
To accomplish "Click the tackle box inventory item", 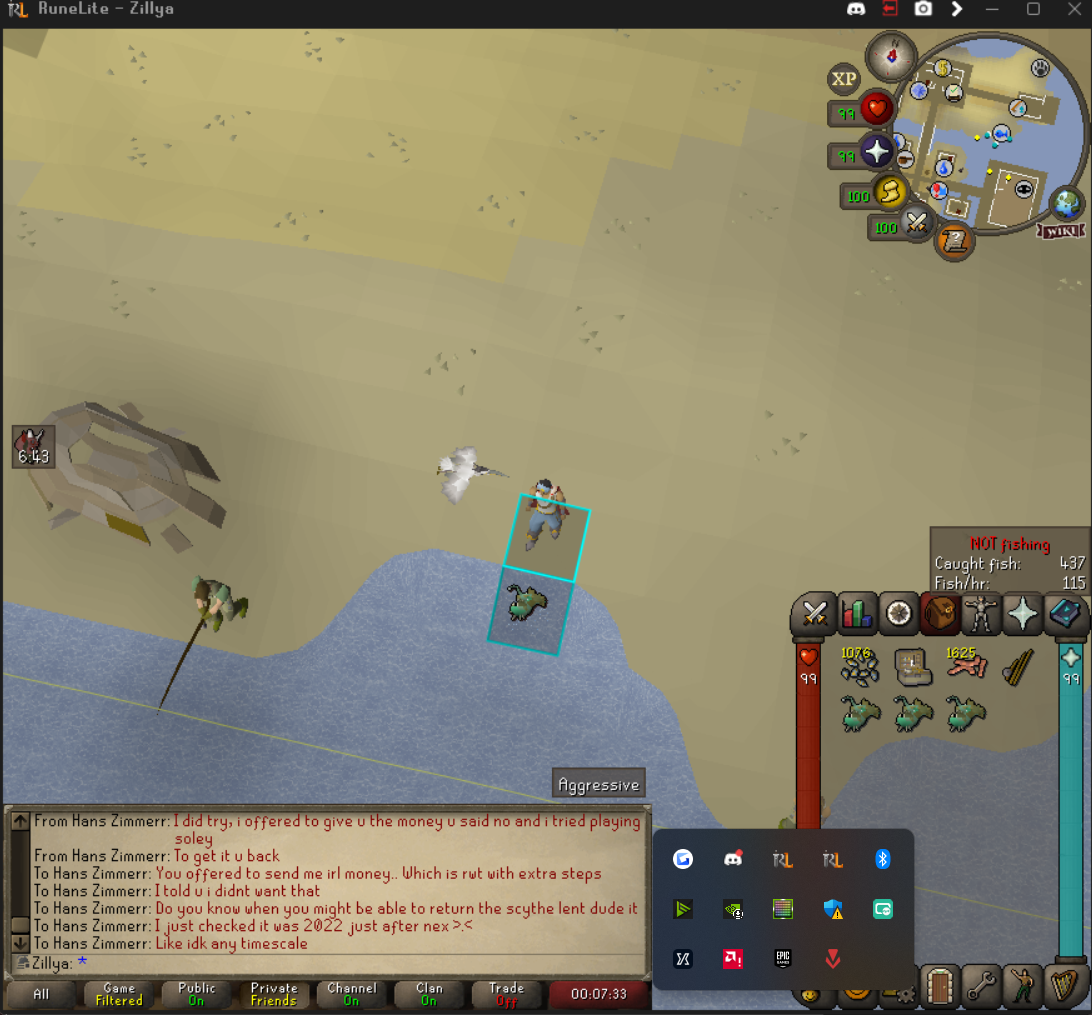I will tap(913, 666).
